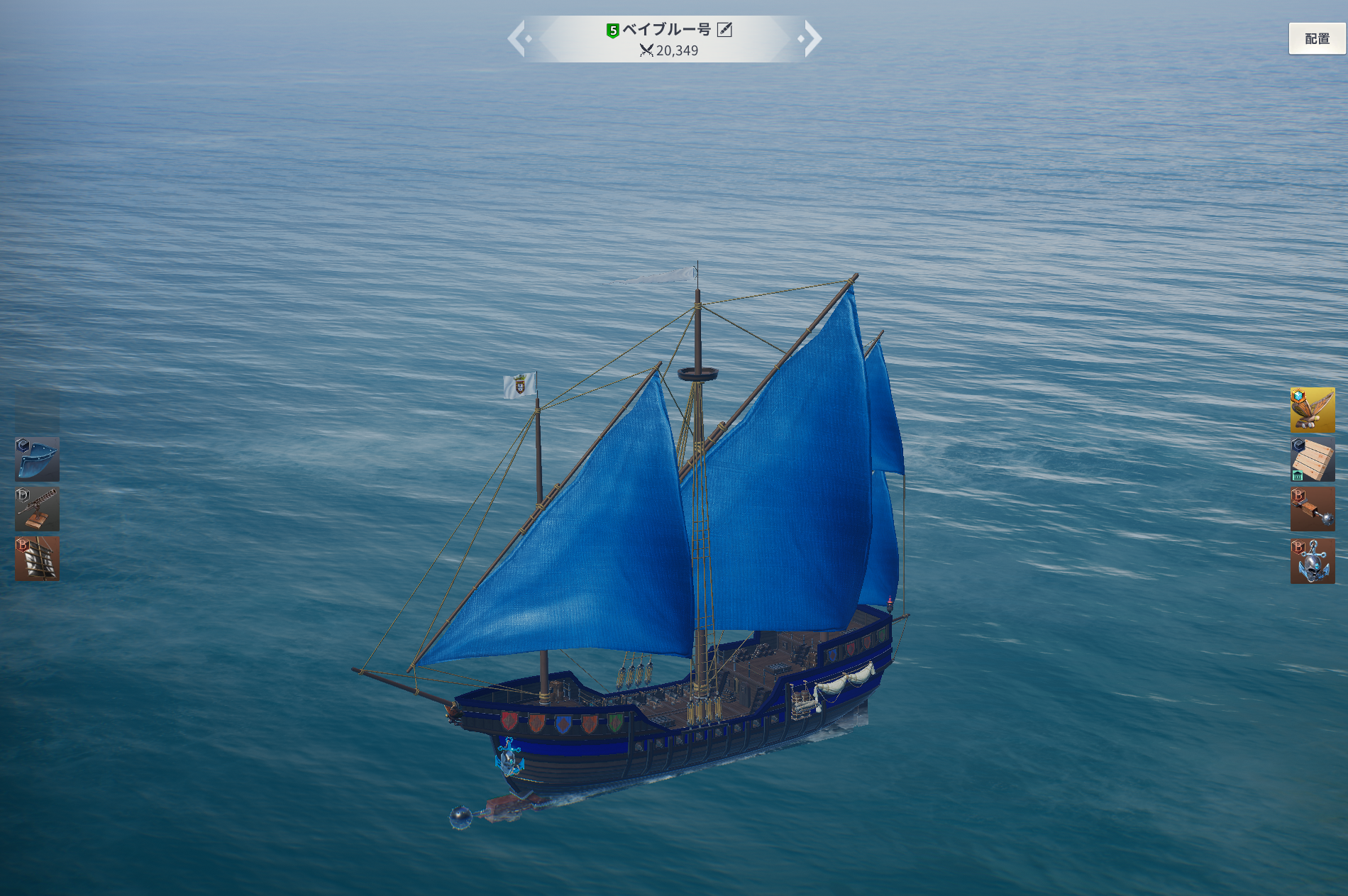Select the B-grade spiked ram slot
Screen dimensions: 1348x896
pos(1313,509)
